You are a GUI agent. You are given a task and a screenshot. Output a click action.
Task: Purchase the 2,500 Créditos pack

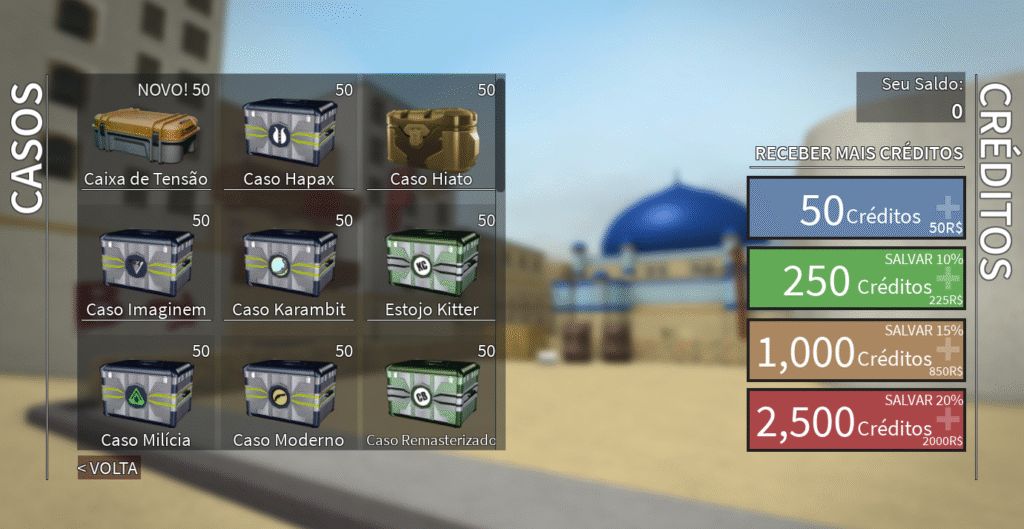click(856, 420)
